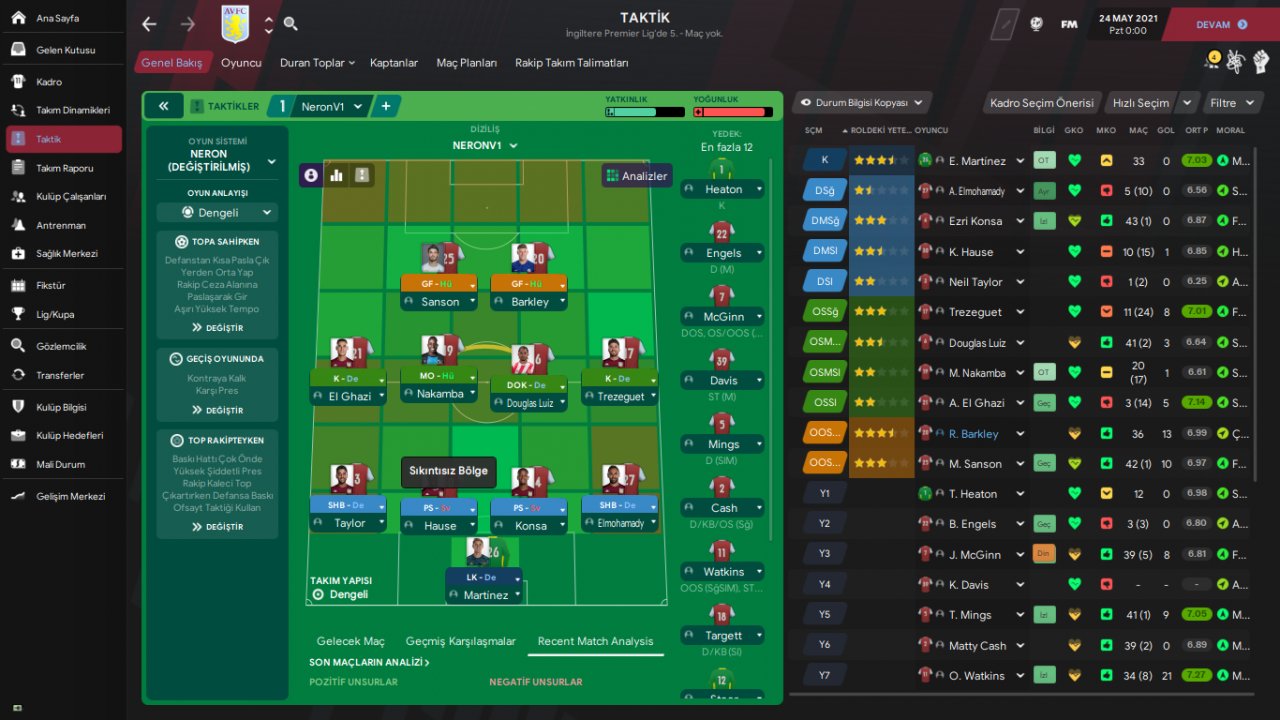Open the Hızlı Seçim quick pick button

[x=1141, y=103]
